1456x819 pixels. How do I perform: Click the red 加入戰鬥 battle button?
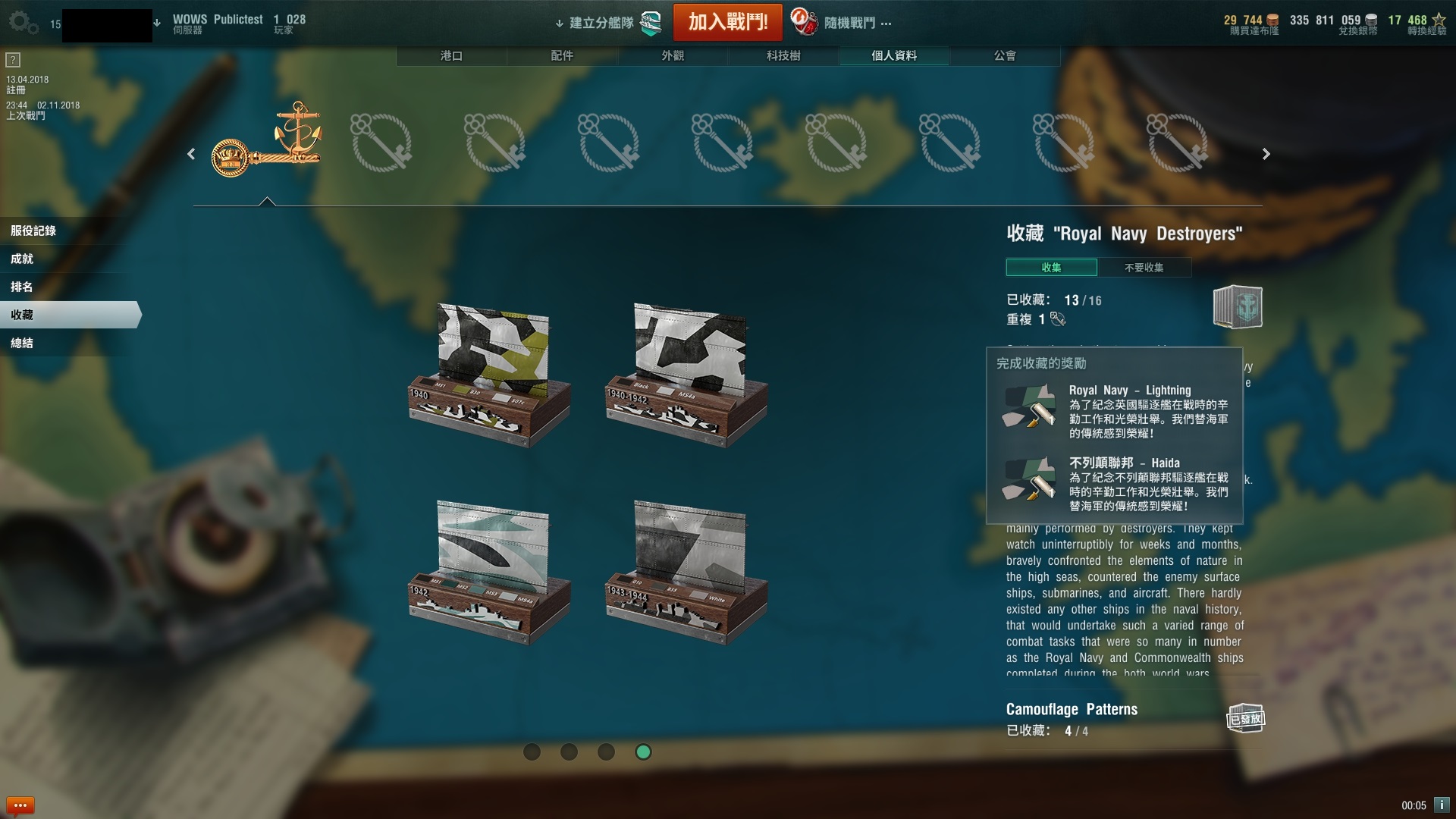click(x=727, y=22)
